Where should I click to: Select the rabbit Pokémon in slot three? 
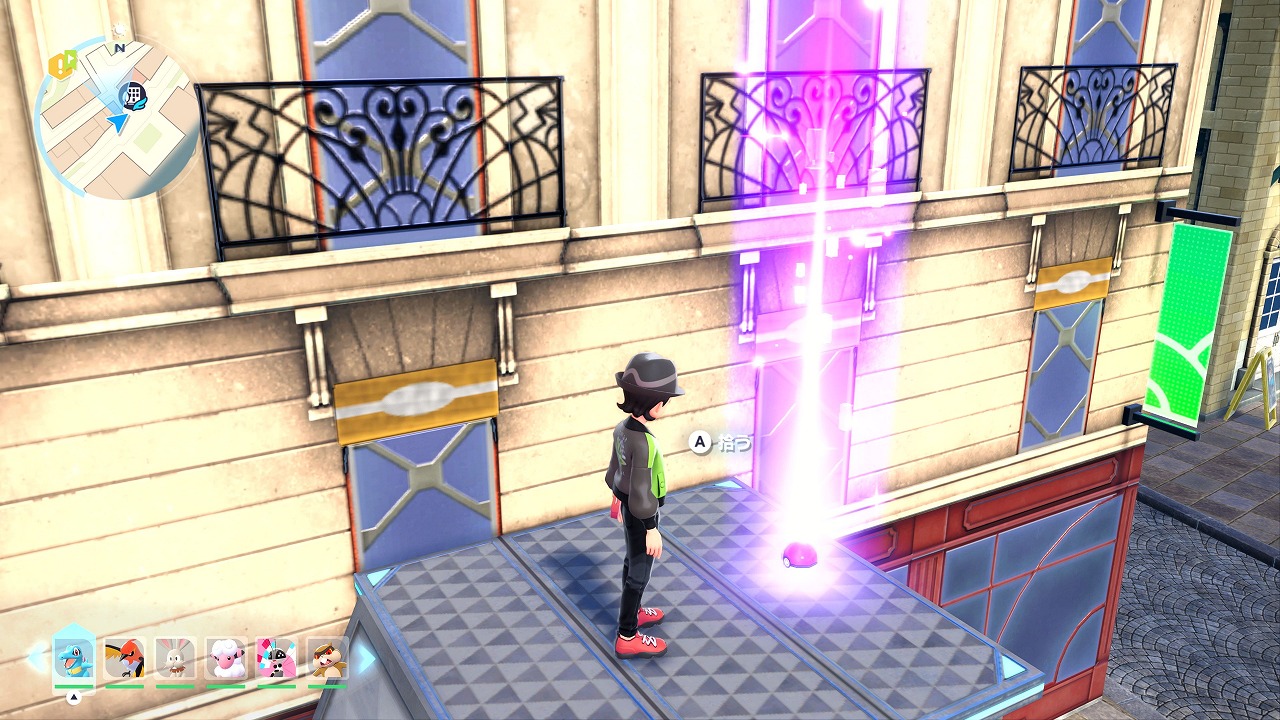174,657
